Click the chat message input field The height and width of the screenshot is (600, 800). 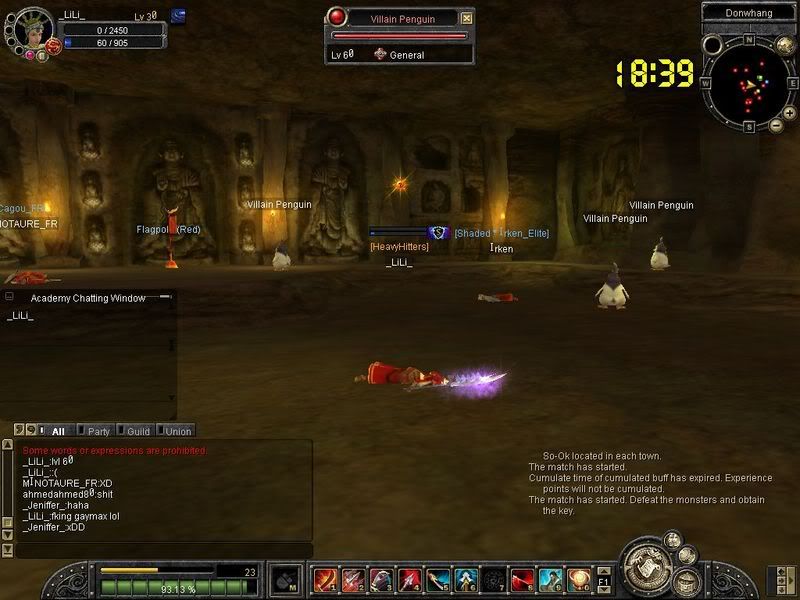(160, 550)
